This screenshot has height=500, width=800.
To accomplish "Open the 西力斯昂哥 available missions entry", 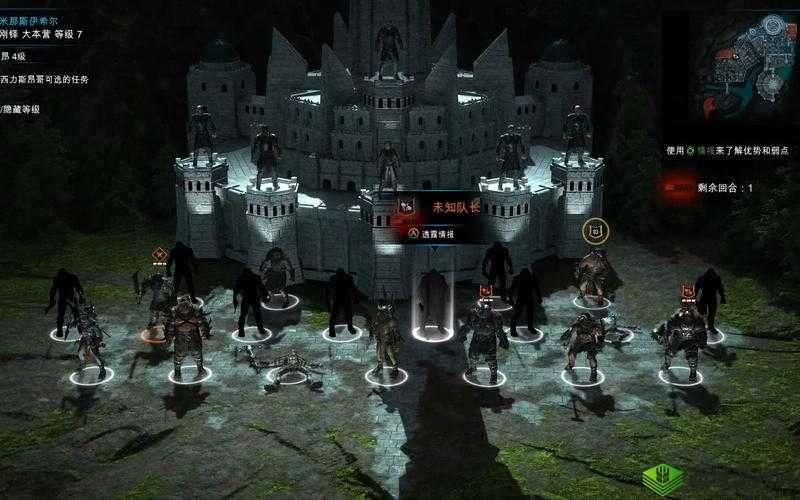I will [45, 79].
